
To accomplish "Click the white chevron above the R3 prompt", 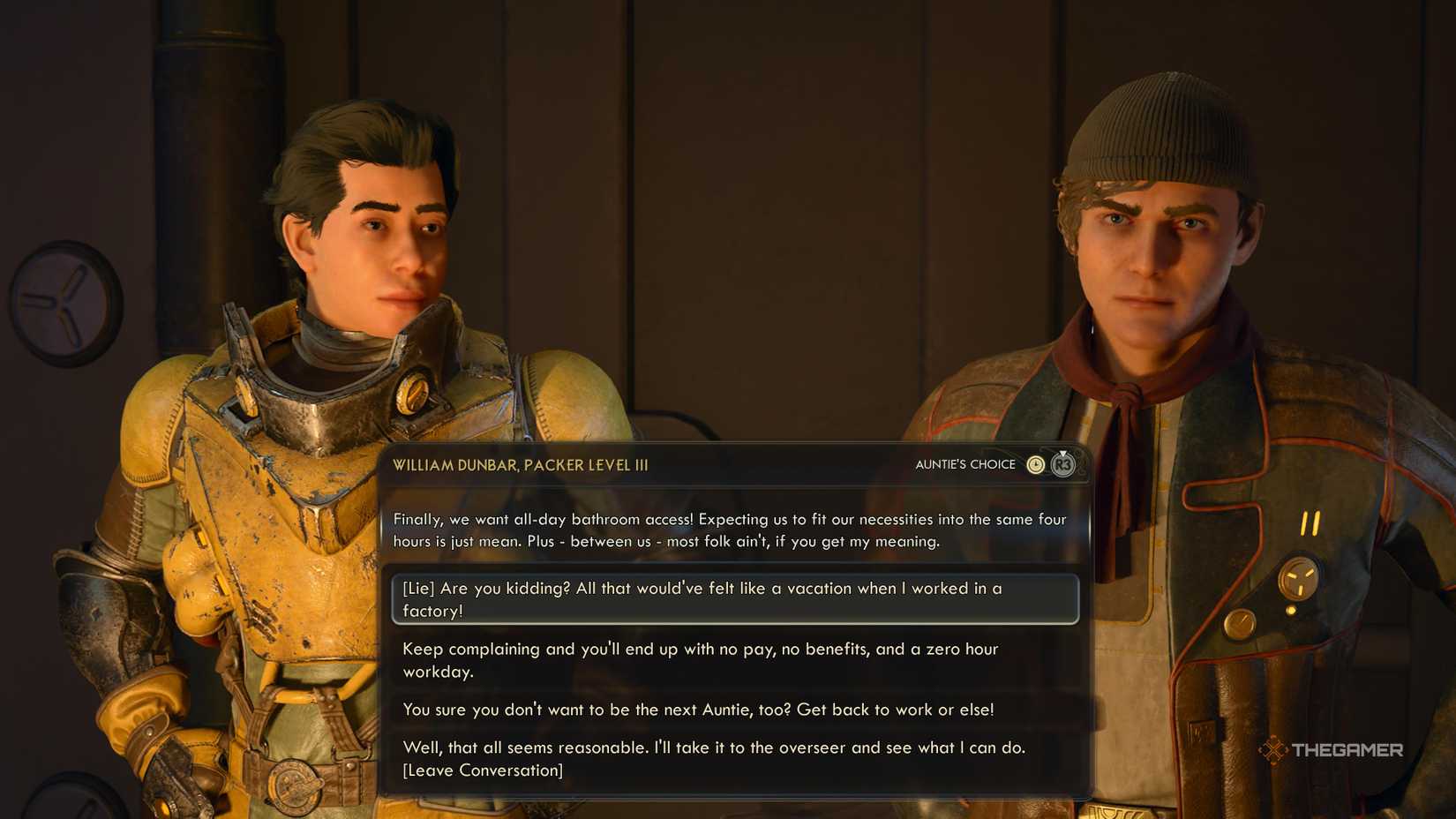I will coord(1063,453).
